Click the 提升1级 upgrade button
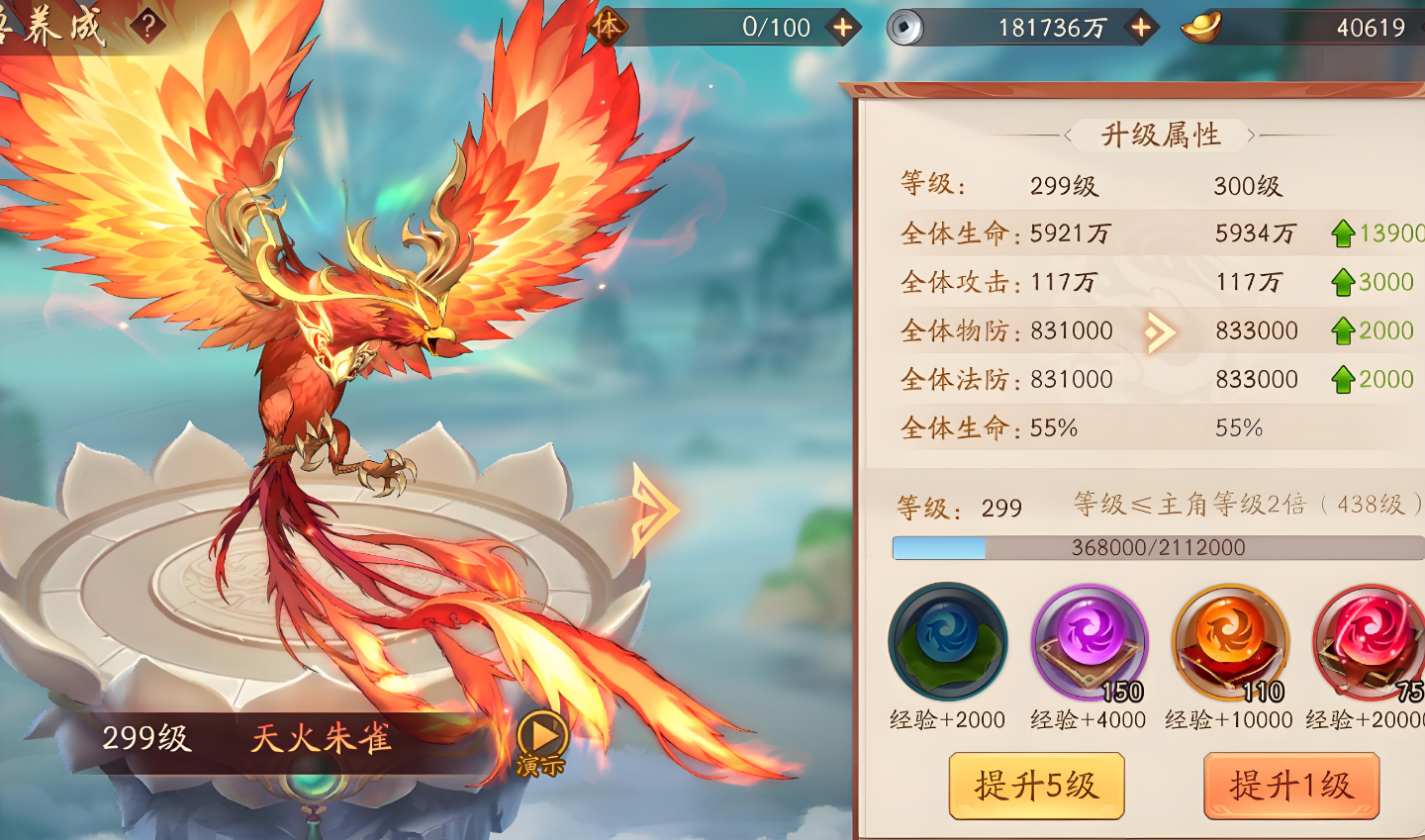The height and width of the screenshot is (840, 1425). (x=1290, y=786)
